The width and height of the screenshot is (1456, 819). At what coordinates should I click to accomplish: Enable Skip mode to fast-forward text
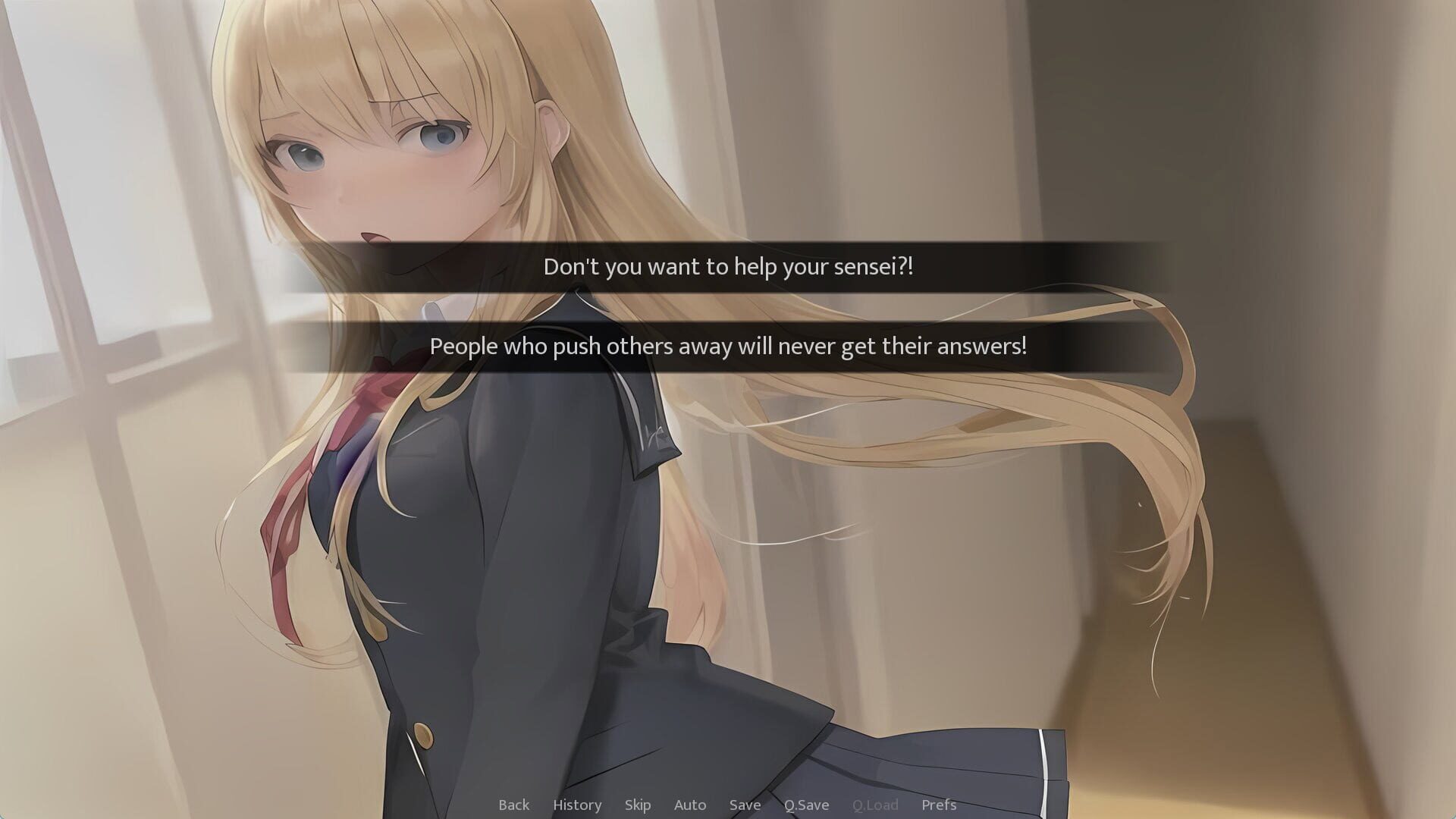638,805
